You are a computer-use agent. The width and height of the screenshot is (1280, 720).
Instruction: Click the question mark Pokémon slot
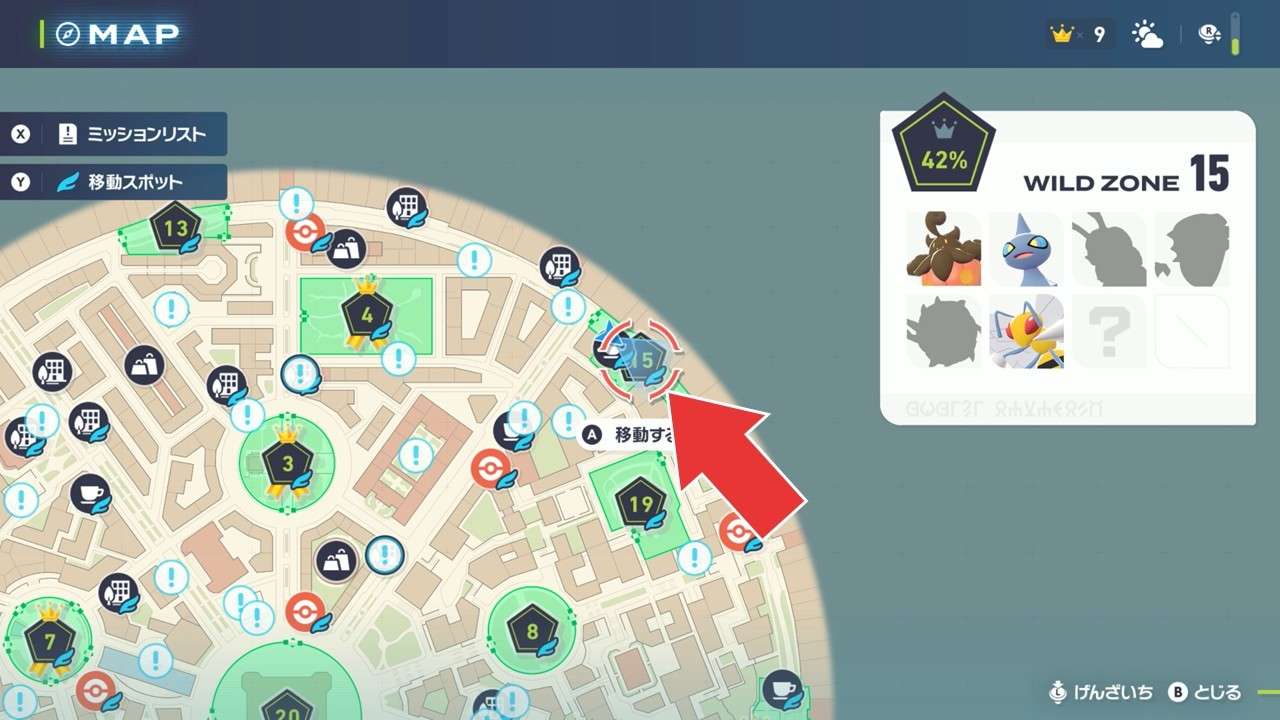click(x=1109, y=332)
